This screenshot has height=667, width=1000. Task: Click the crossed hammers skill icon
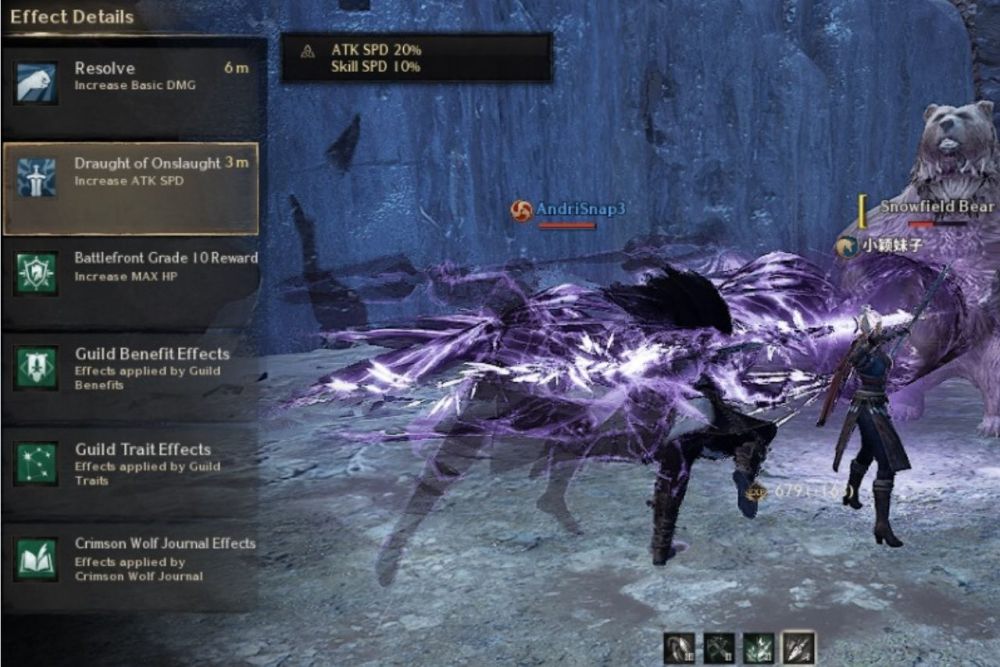(x=720, y=648)
